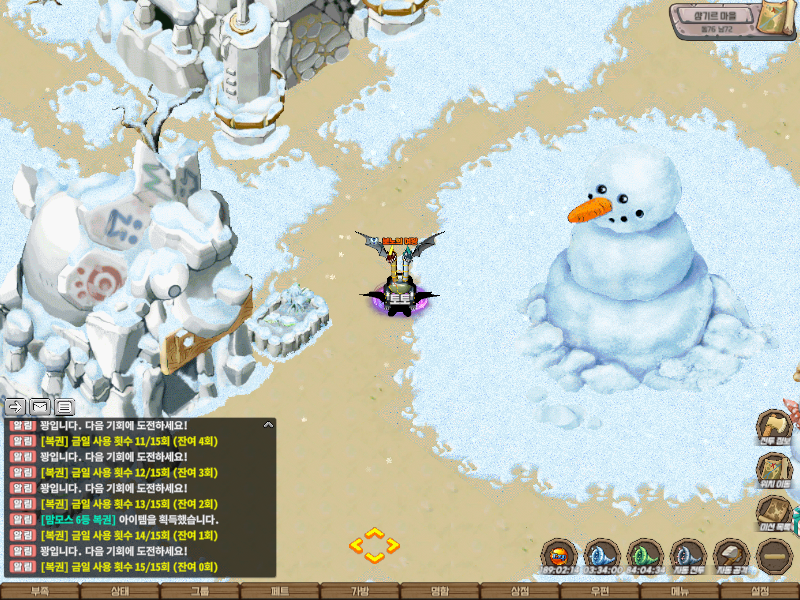Open the 전투 정보 axe icon
The height and width of the screenshot is (600, 800).
tap(774, 425)
